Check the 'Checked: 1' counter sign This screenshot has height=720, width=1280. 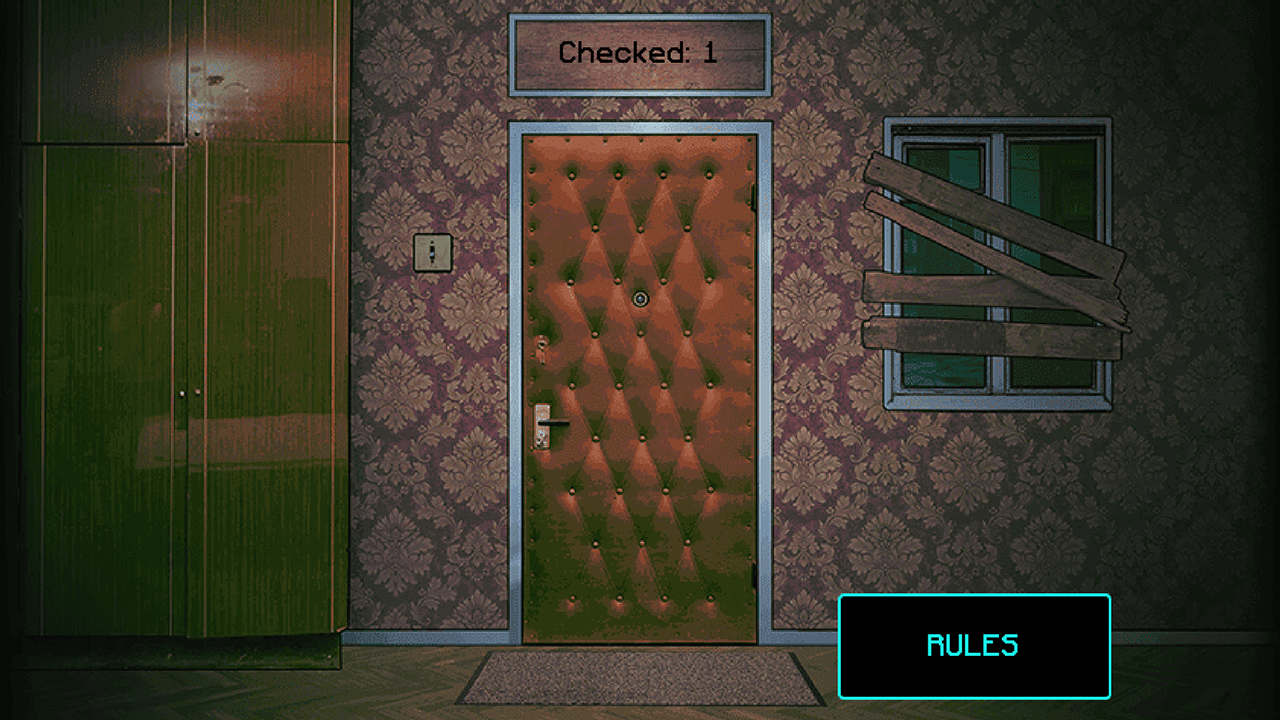(639, 55)
